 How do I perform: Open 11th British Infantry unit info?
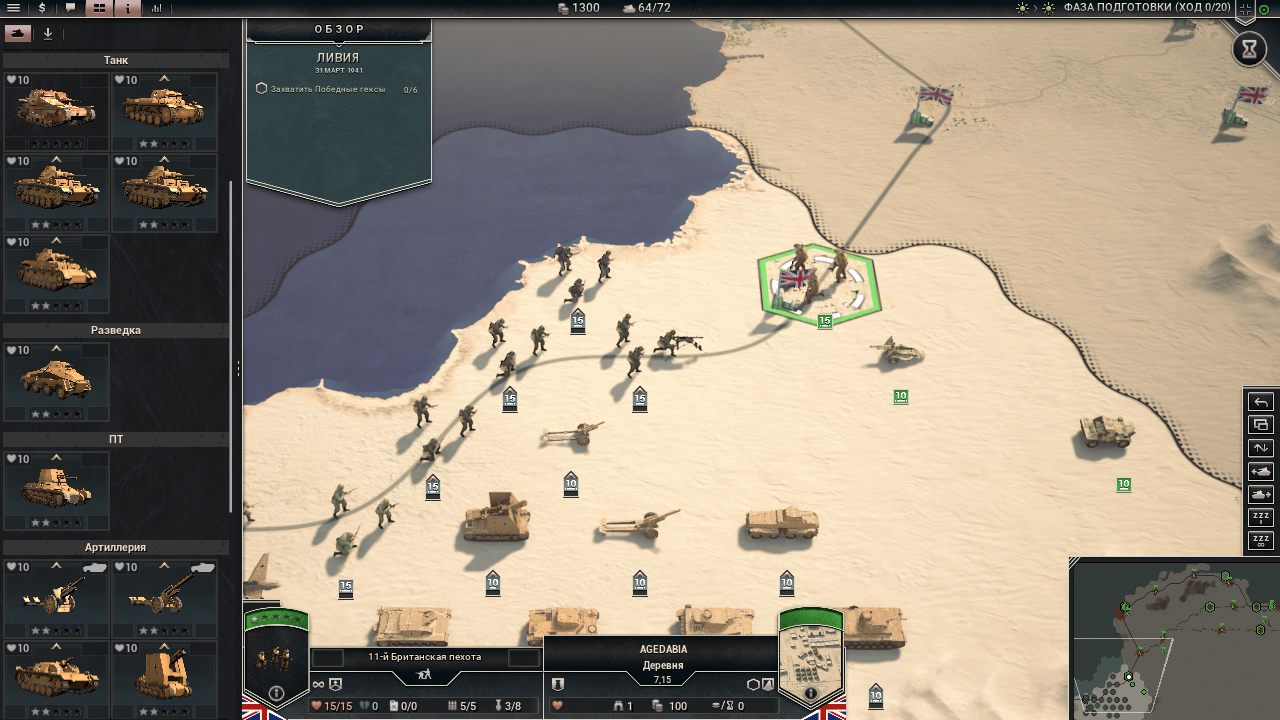click(x=277, y=693)
